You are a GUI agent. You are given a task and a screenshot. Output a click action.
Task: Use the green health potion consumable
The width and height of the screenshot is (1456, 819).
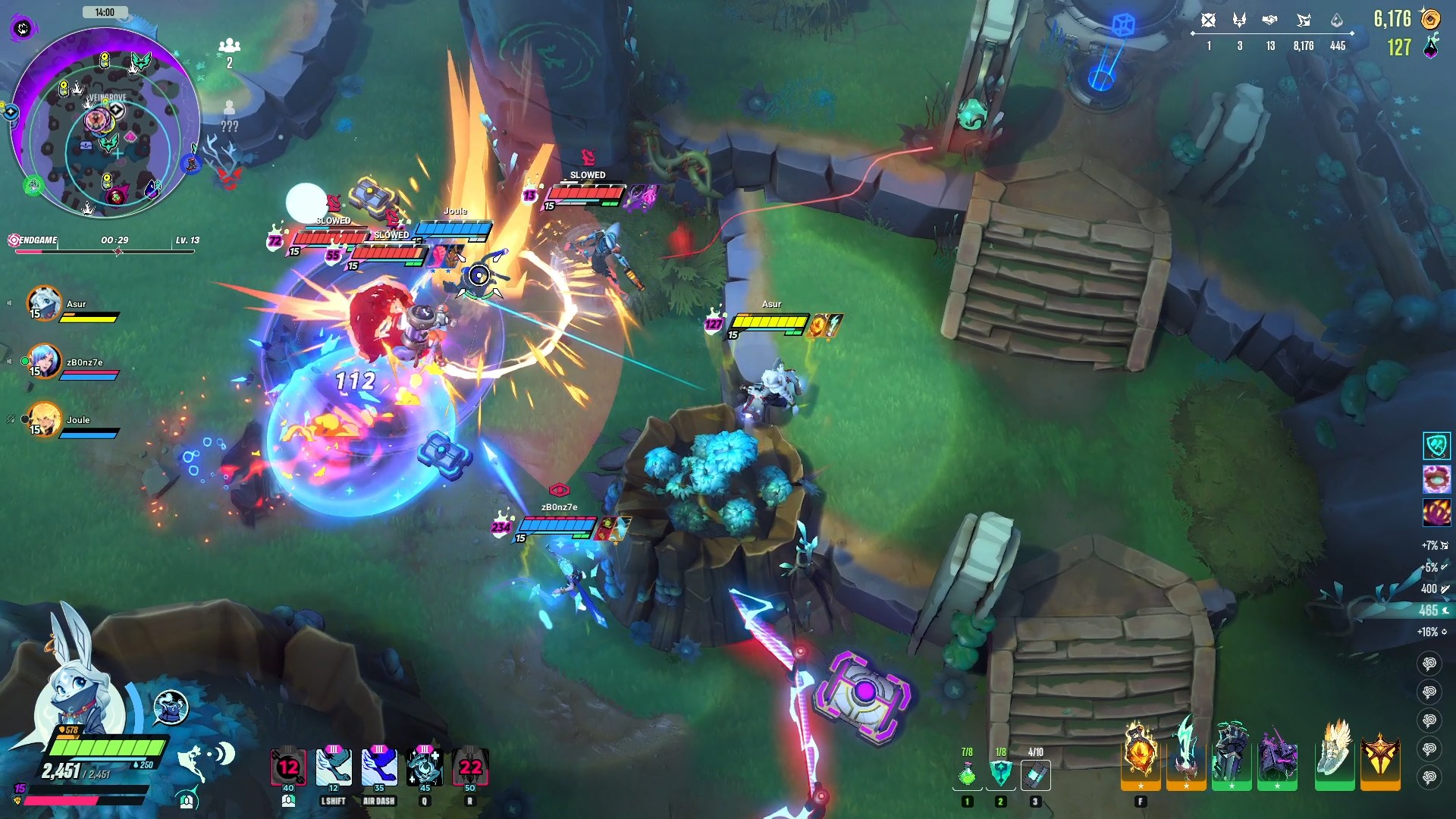(x=967, y=775)
